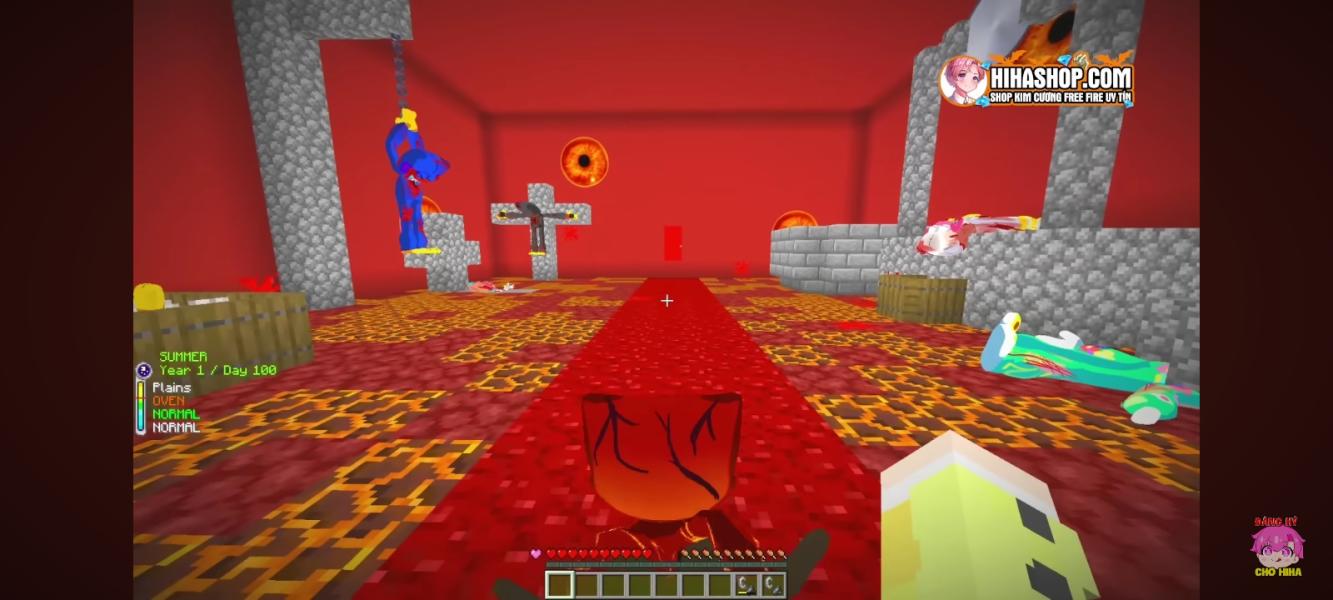The height and width of the screenshot is (600, 1333).
Task: Select the highlighted first hotbar slot
Action: 559,585
